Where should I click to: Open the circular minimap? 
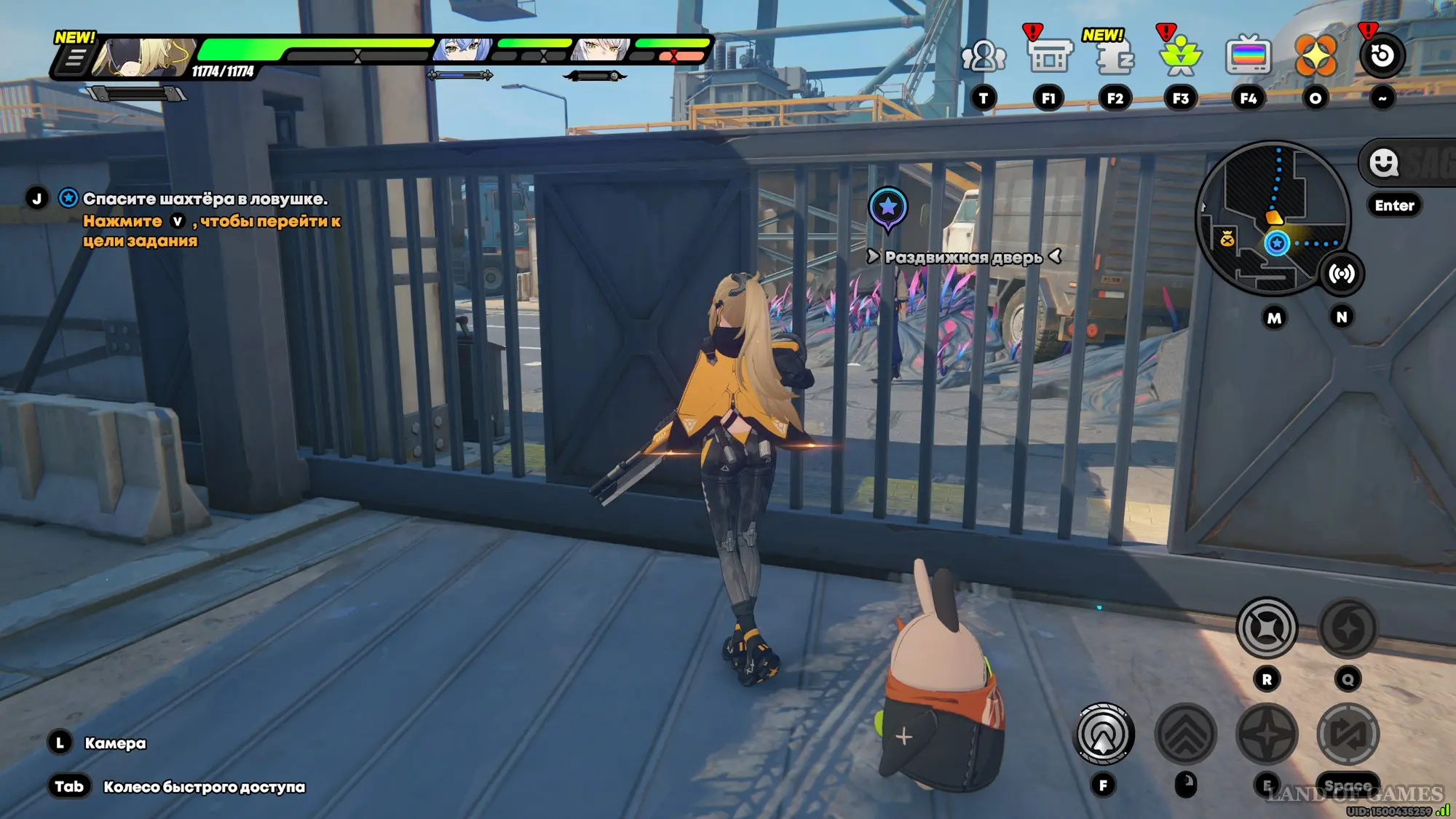point(1272,218)
